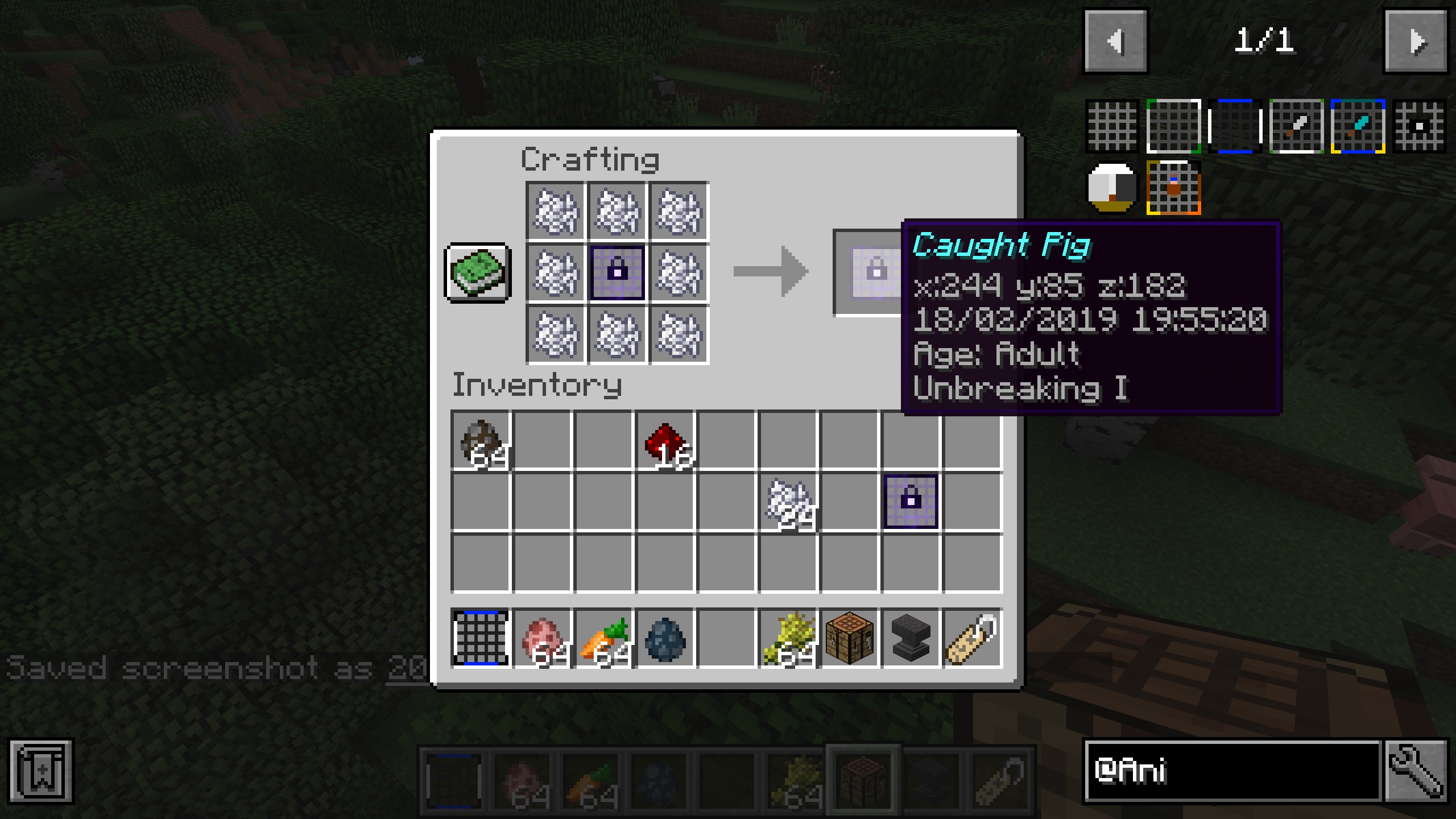The image size is (1456, 819).
Task: Select the brown spawn egg stack in inventory
Action: coord(481,441)
